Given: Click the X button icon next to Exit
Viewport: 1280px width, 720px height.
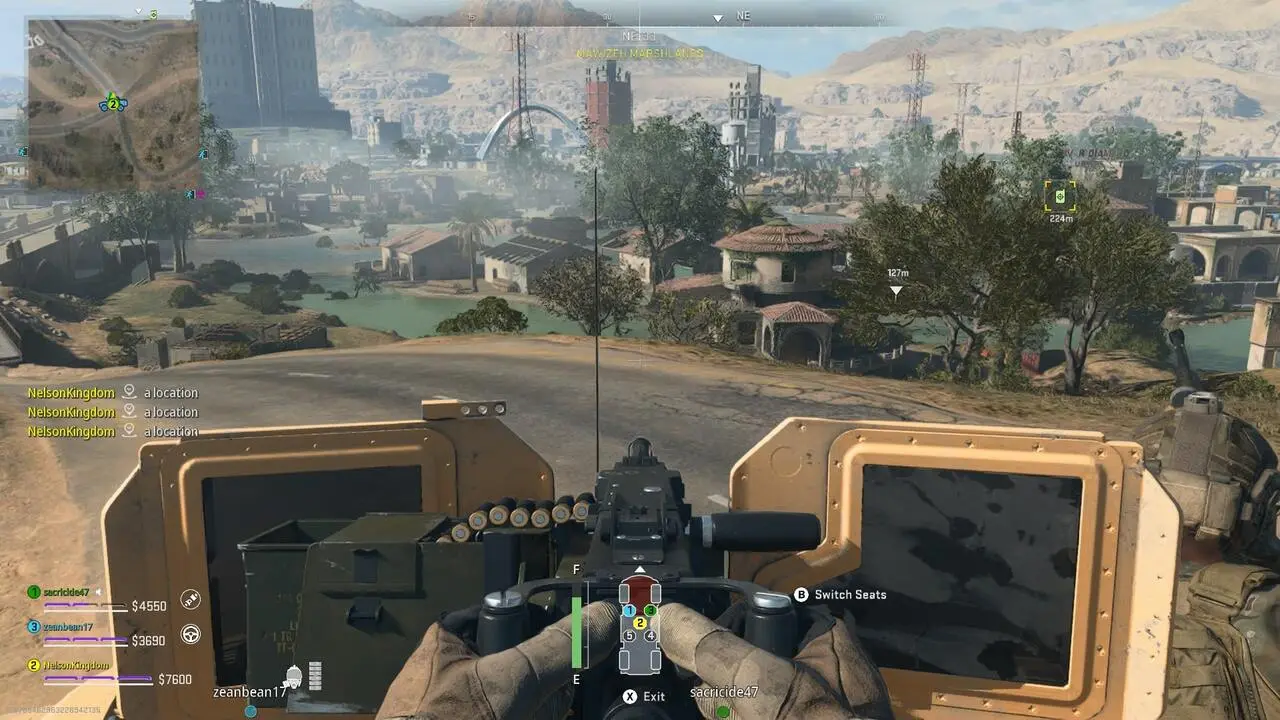Looking at the screenshot, I should 629,697.
